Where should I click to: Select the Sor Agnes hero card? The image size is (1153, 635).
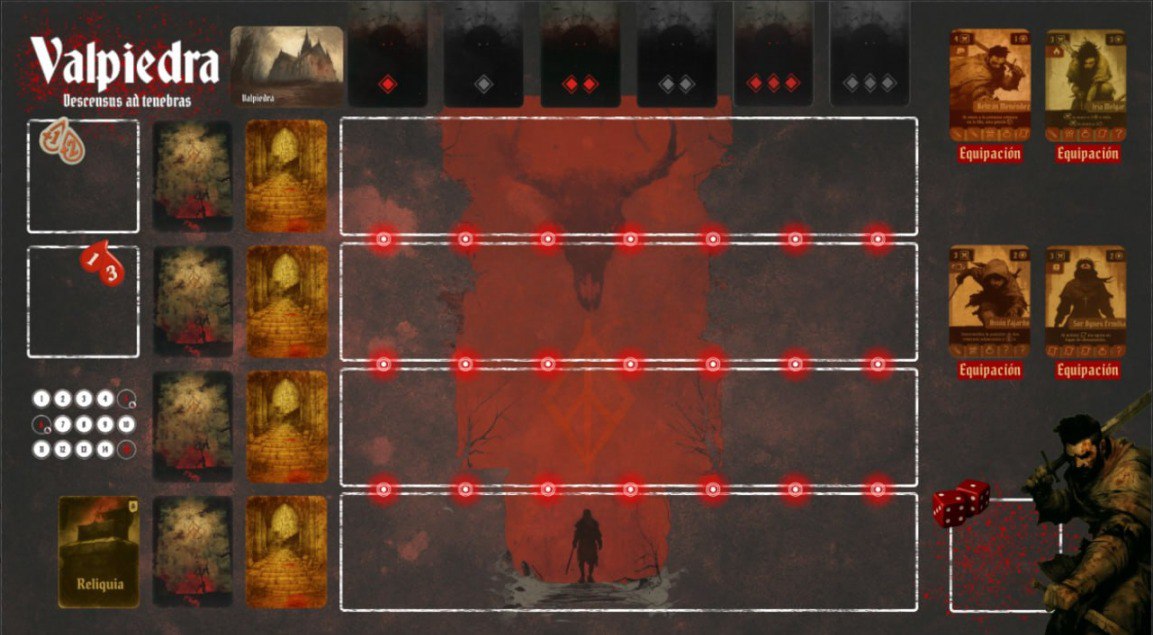[x=1085, y=300]
